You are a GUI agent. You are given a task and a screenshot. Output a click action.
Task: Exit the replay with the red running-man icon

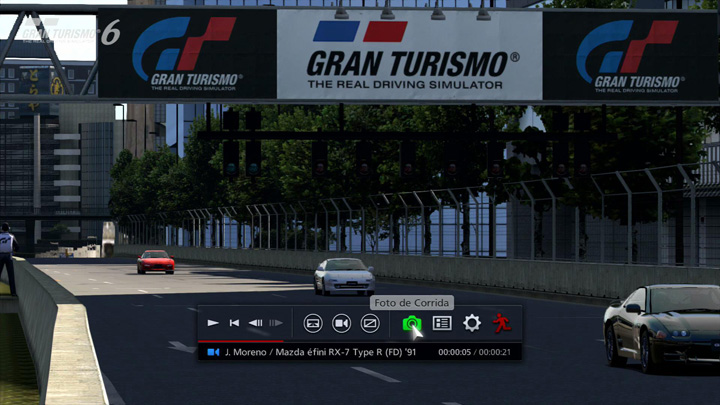(501, 323)
